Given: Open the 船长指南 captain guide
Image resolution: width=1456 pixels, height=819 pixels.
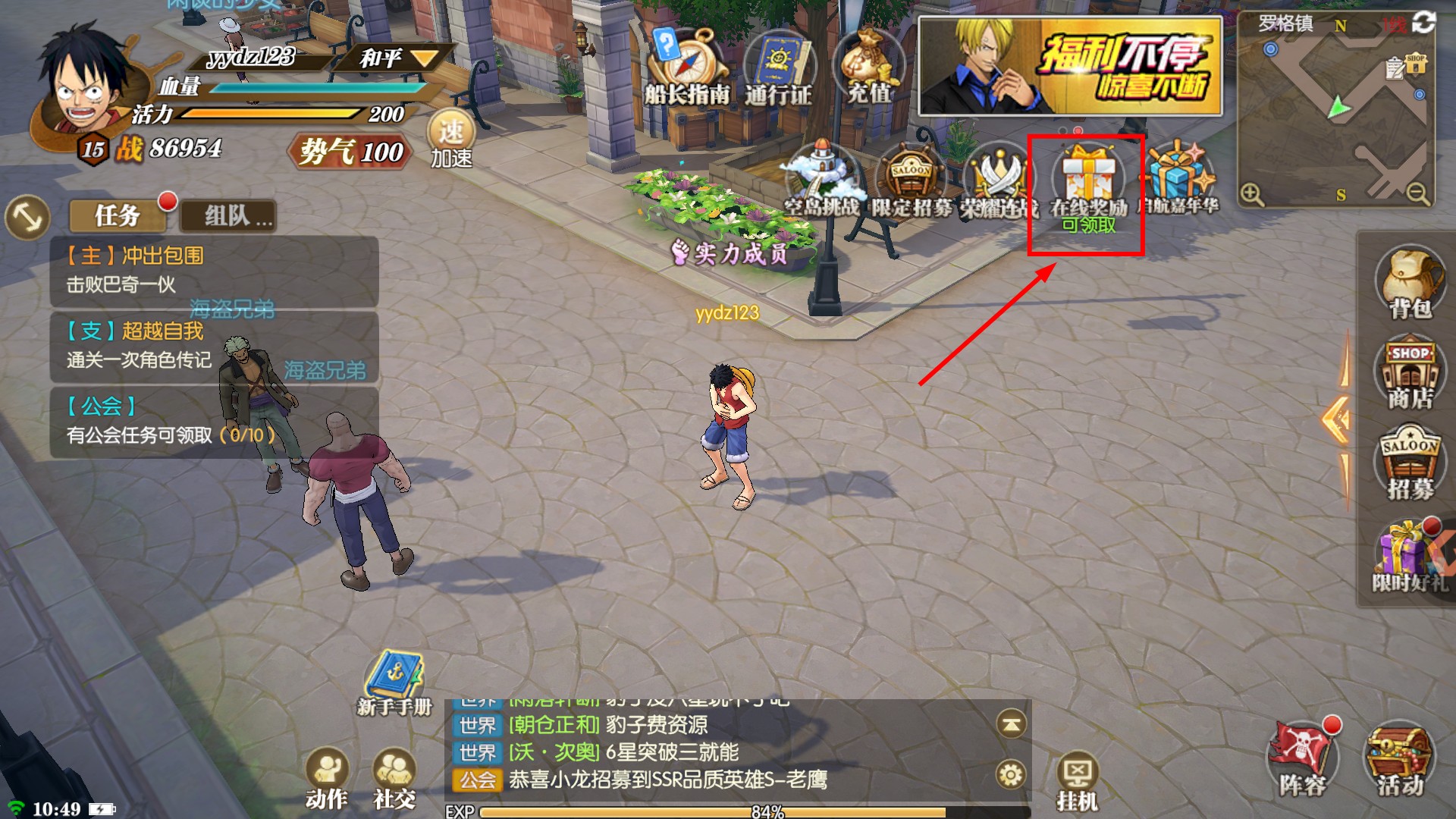Looking at the screenshot, I should click(686, 68).
